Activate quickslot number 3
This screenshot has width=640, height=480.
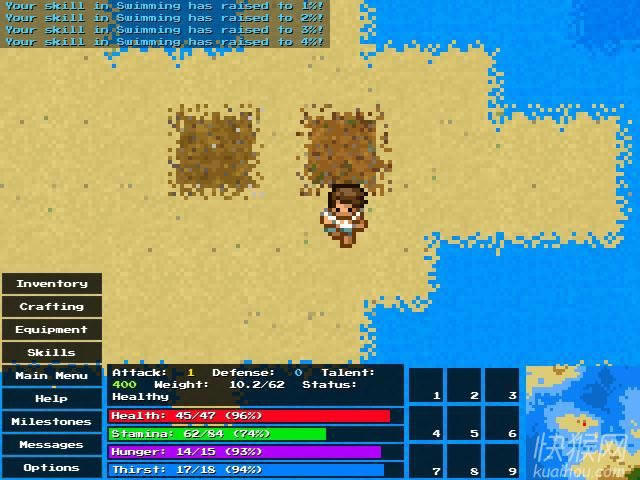tap(502, 385)
